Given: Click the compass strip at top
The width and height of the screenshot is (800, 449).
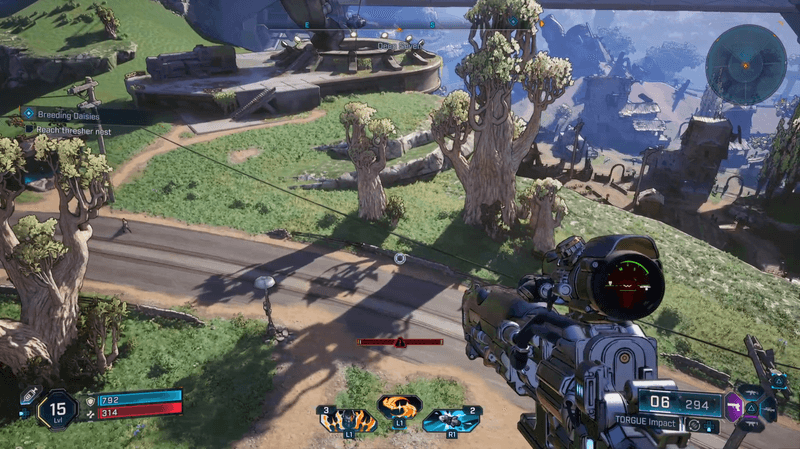Looking at the screenshot, I should click(400, 22).
